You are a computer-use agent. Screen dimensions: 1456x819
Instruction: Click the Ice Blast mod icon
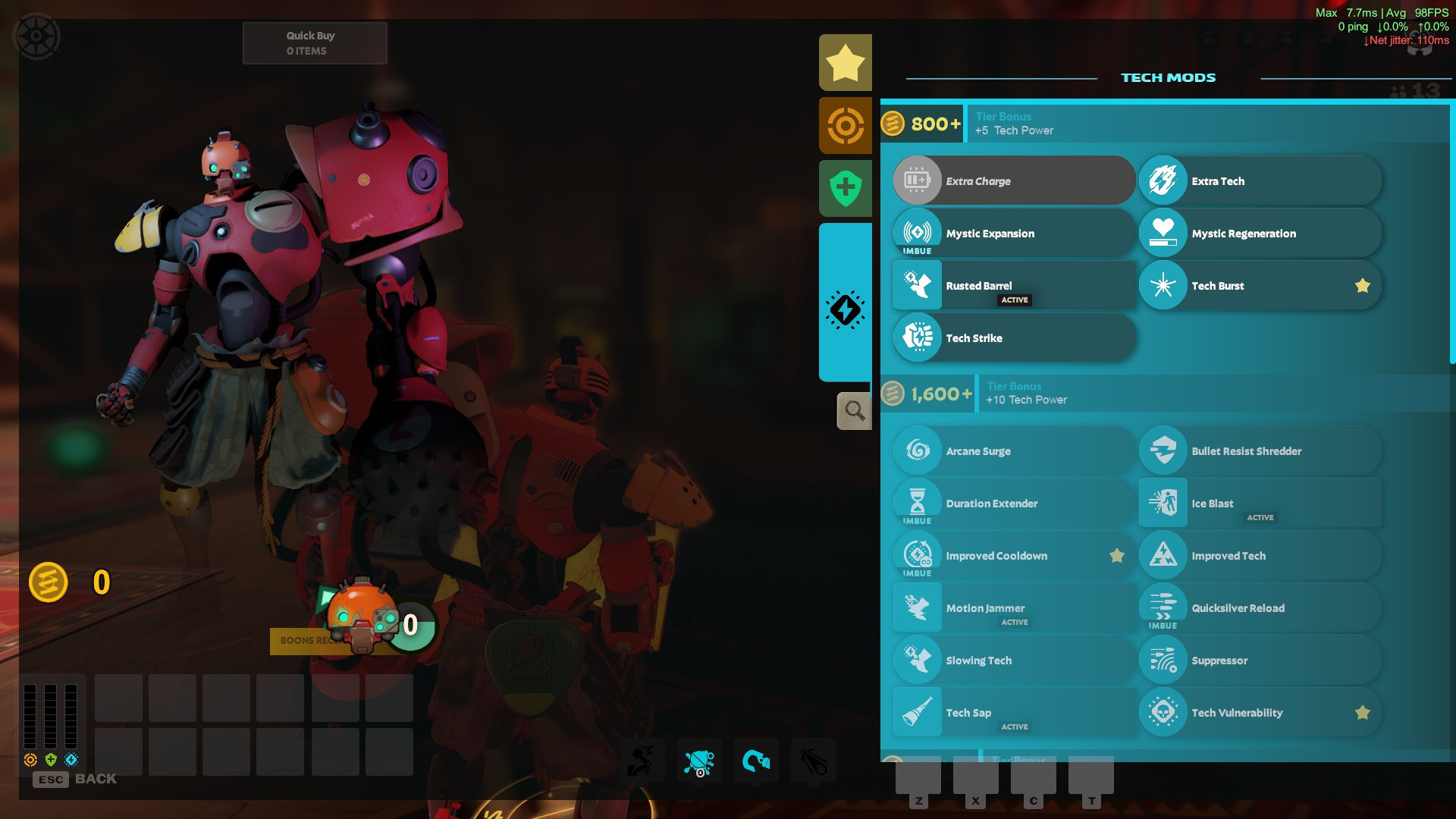coord(1163,503)
